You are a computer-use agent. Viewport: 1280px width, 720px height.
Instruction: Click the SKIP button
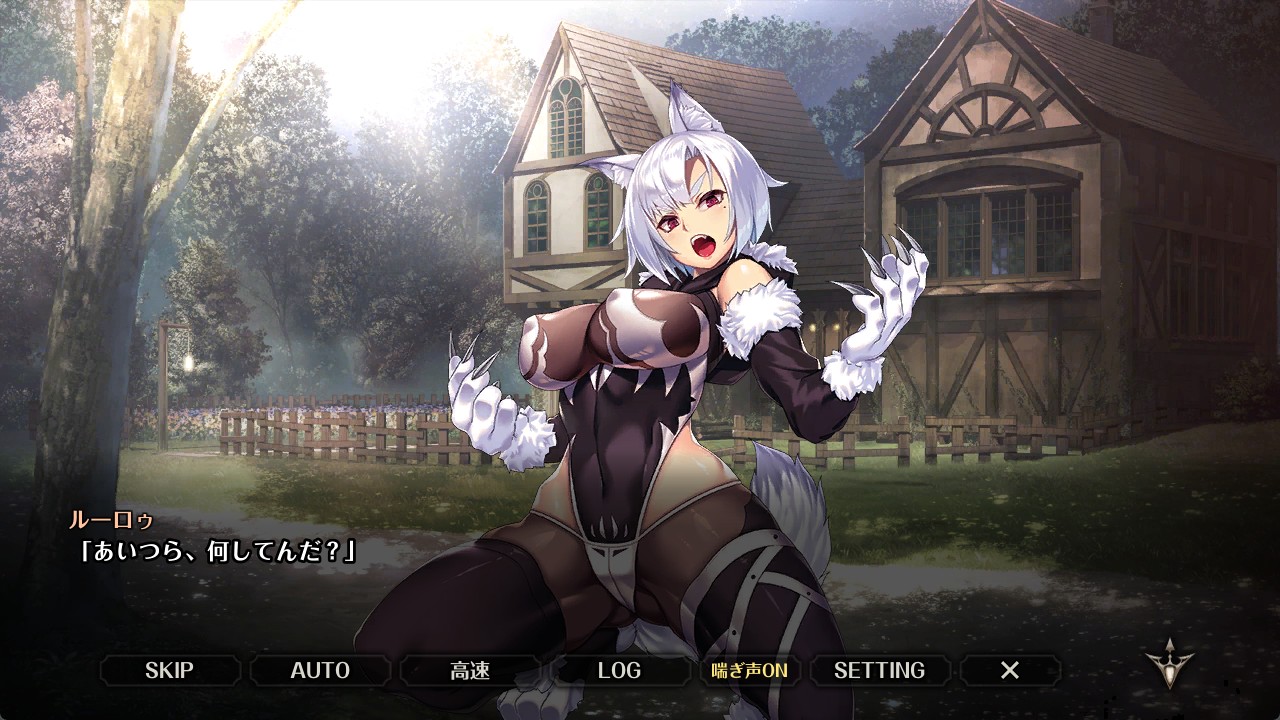[169, 670]
